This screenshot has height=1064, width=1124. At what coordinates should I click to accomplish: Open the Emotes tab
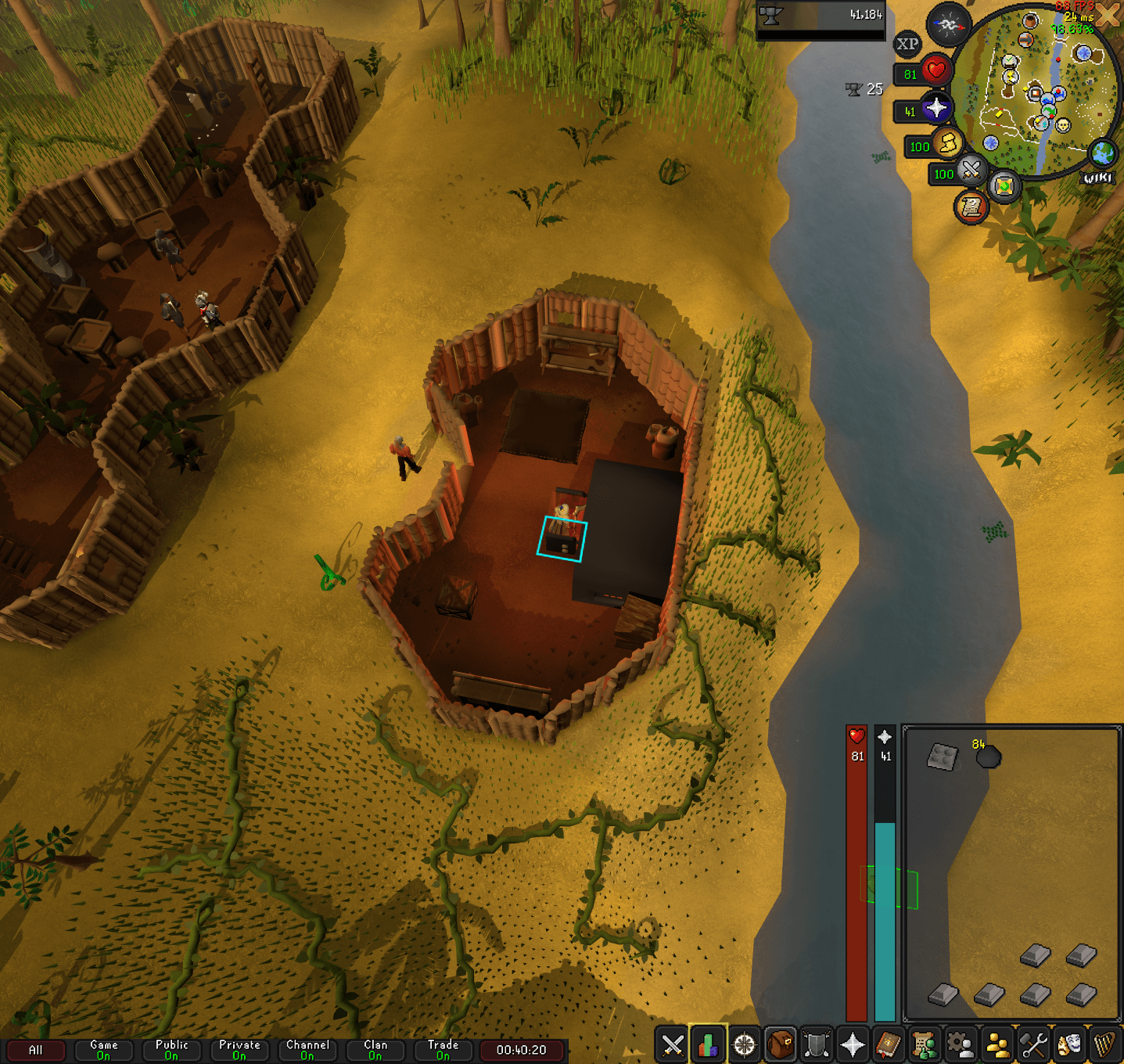pyautogui.click(x=1068, y=1050)
